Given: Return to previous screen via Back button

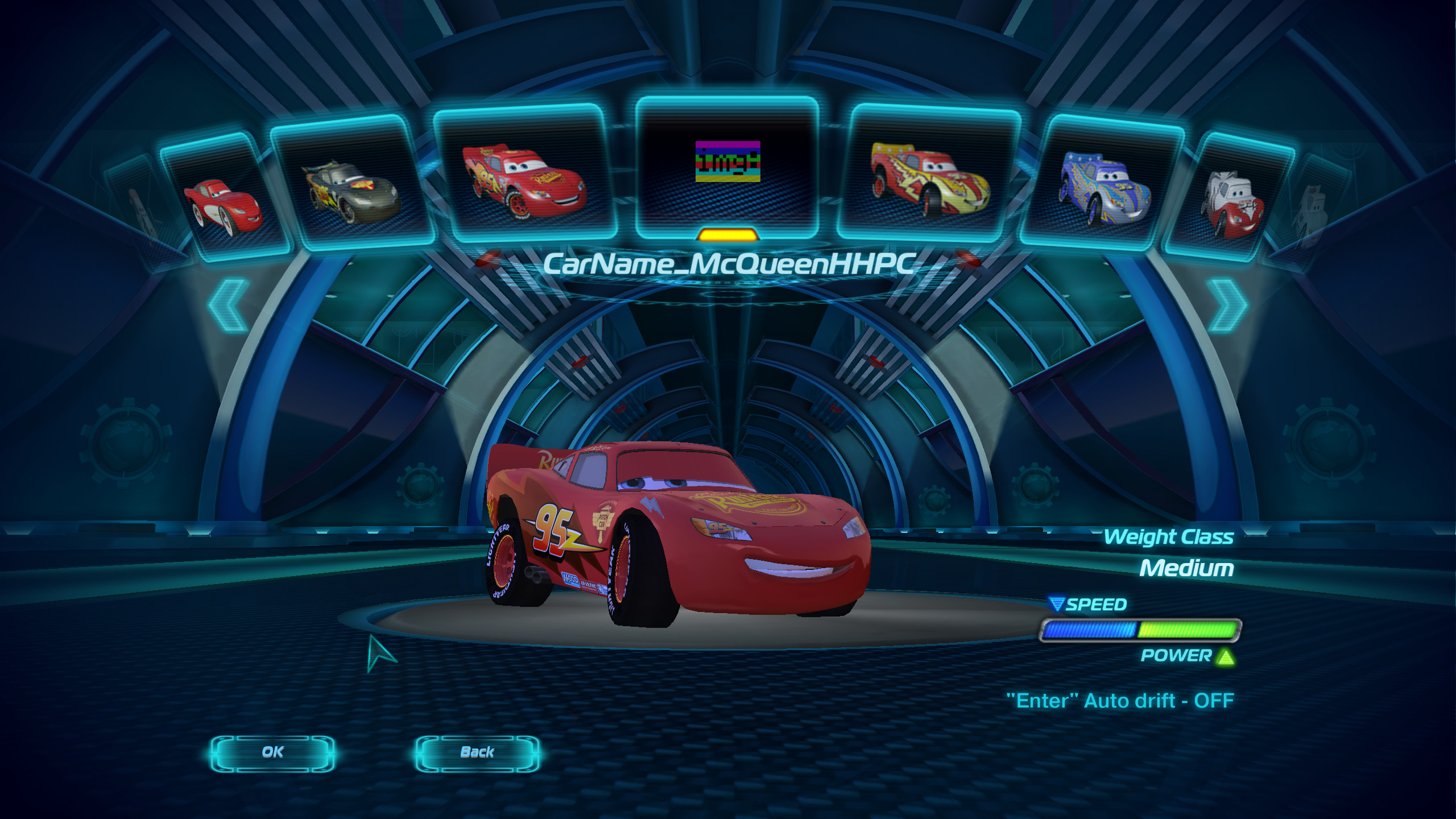Looking at the screenshot, I should coord(478,753).
